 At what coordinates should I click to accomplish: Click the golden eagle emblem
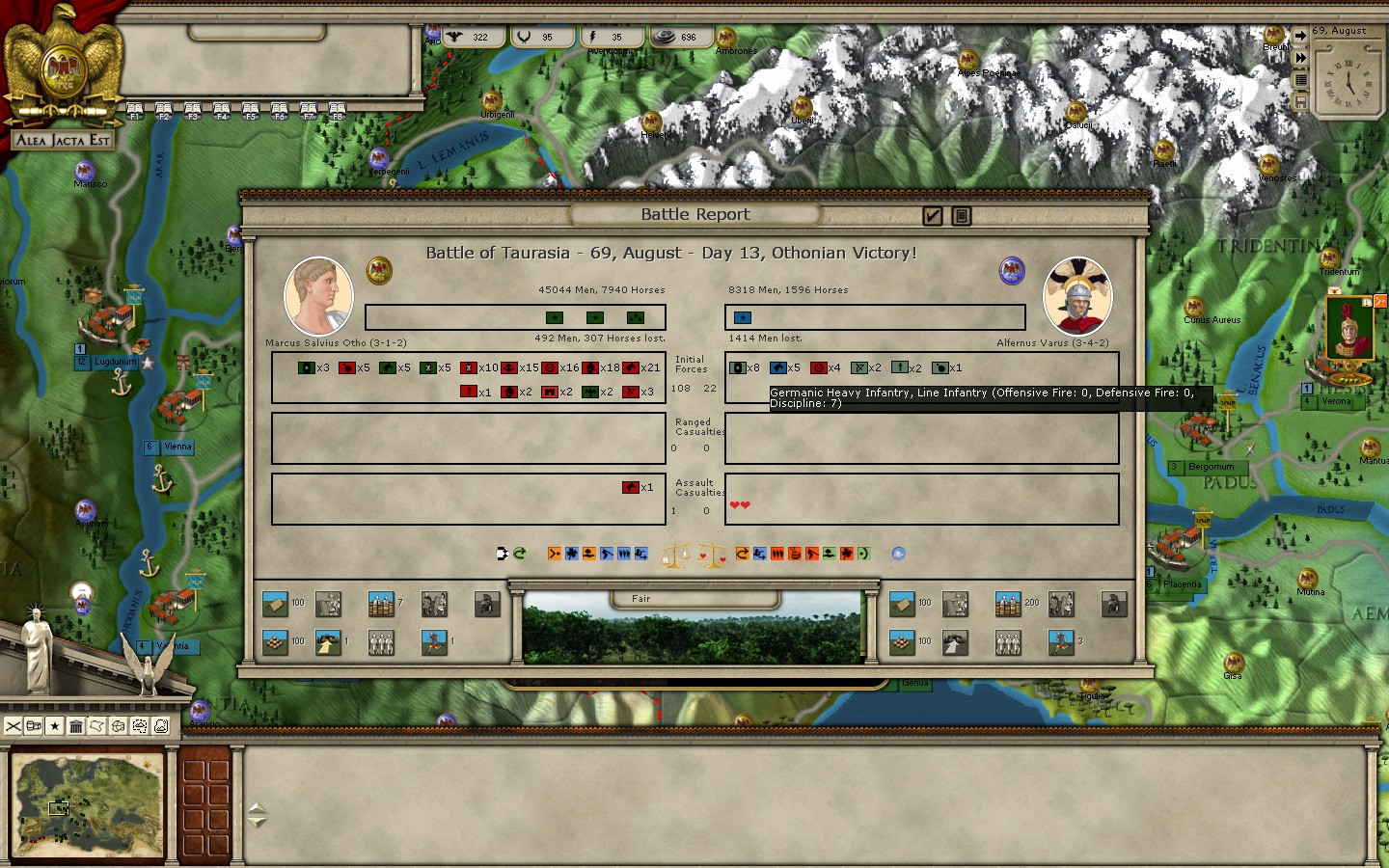click(64, 63)
